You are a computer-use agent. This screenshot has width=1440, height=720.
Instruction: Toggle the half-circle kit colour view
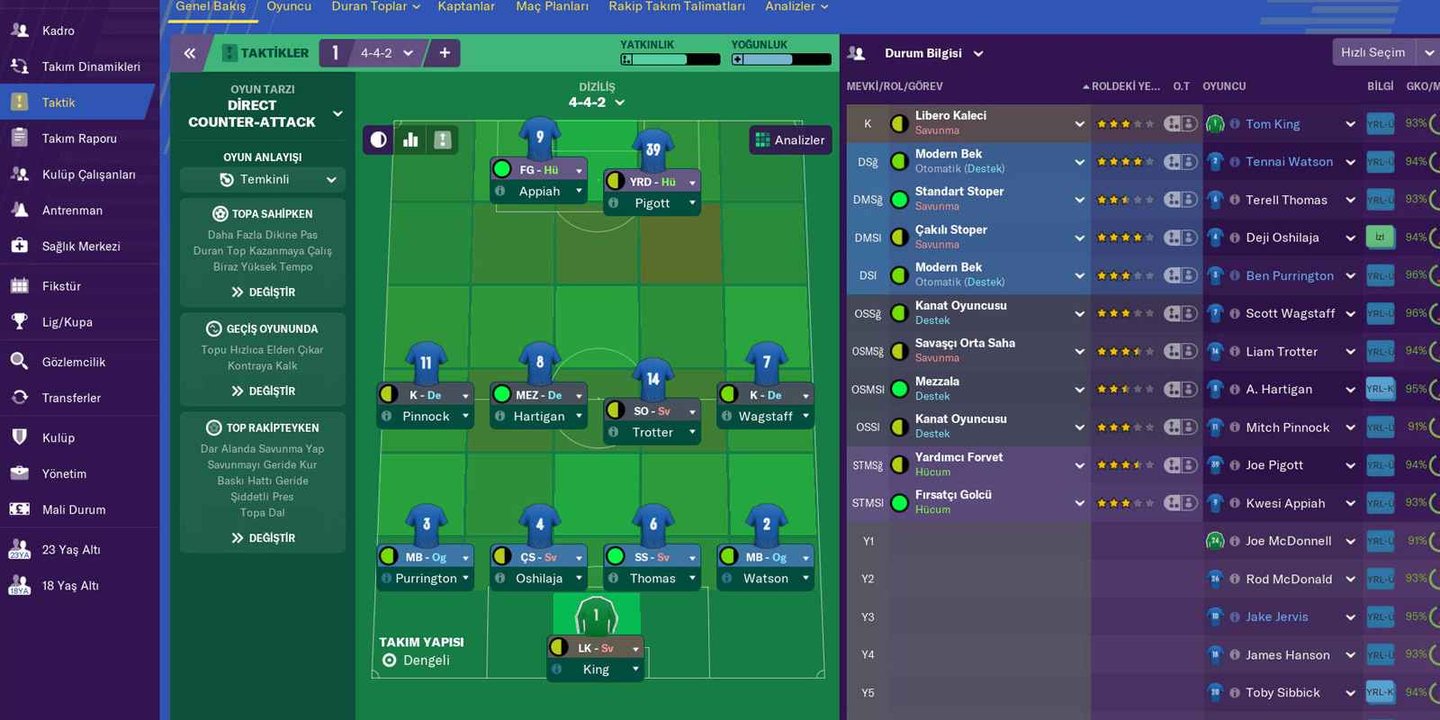point(377,139)
